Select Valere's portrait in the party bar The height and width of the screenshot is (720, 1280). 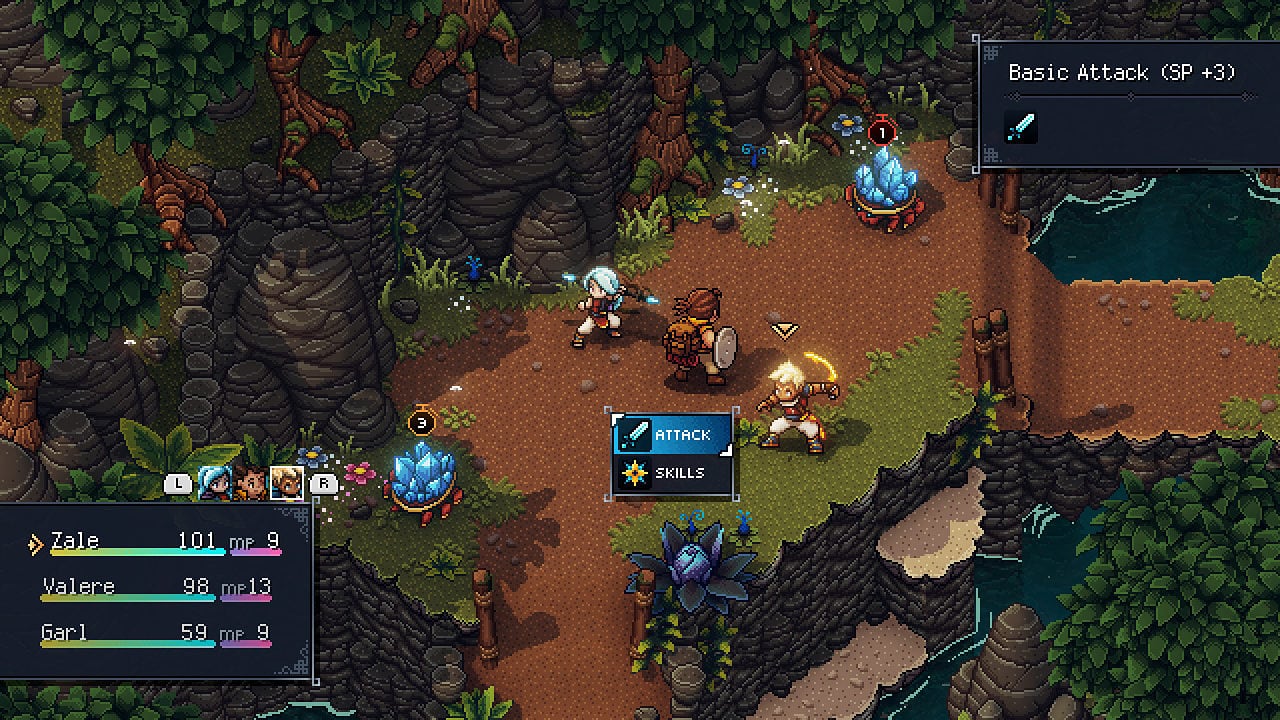pyautogui.click(x=215, y=484)
